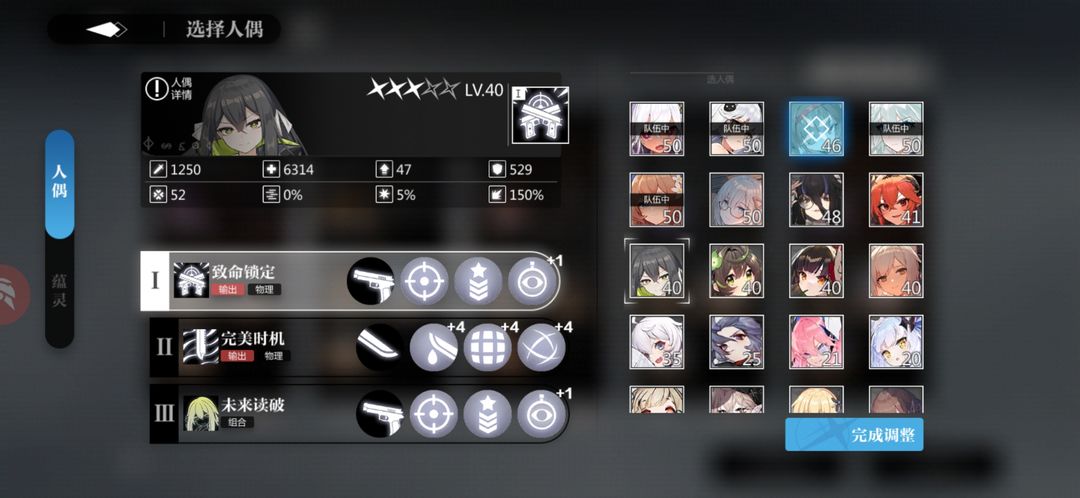Click the grid algorithm icon marked +4
This screenshot has height=498, width=1080.
(488, 347)
